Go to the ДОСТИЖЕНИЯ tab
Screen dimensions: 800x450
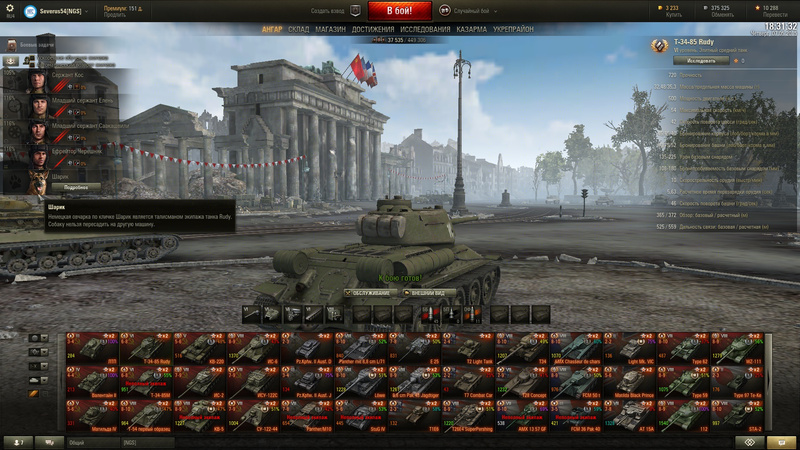tap(372, 29)
